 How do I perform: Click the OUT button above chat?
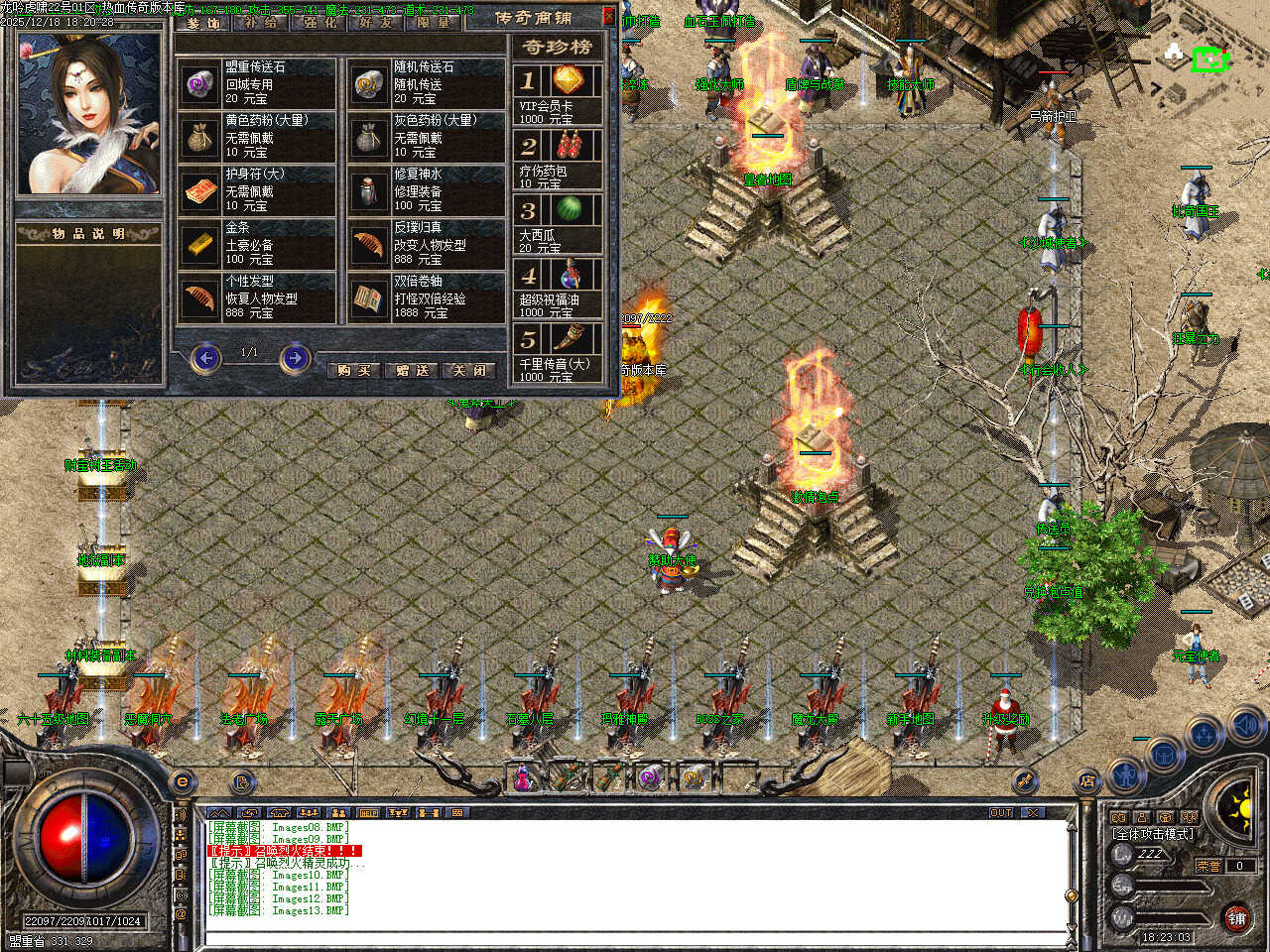[1001, 812]
